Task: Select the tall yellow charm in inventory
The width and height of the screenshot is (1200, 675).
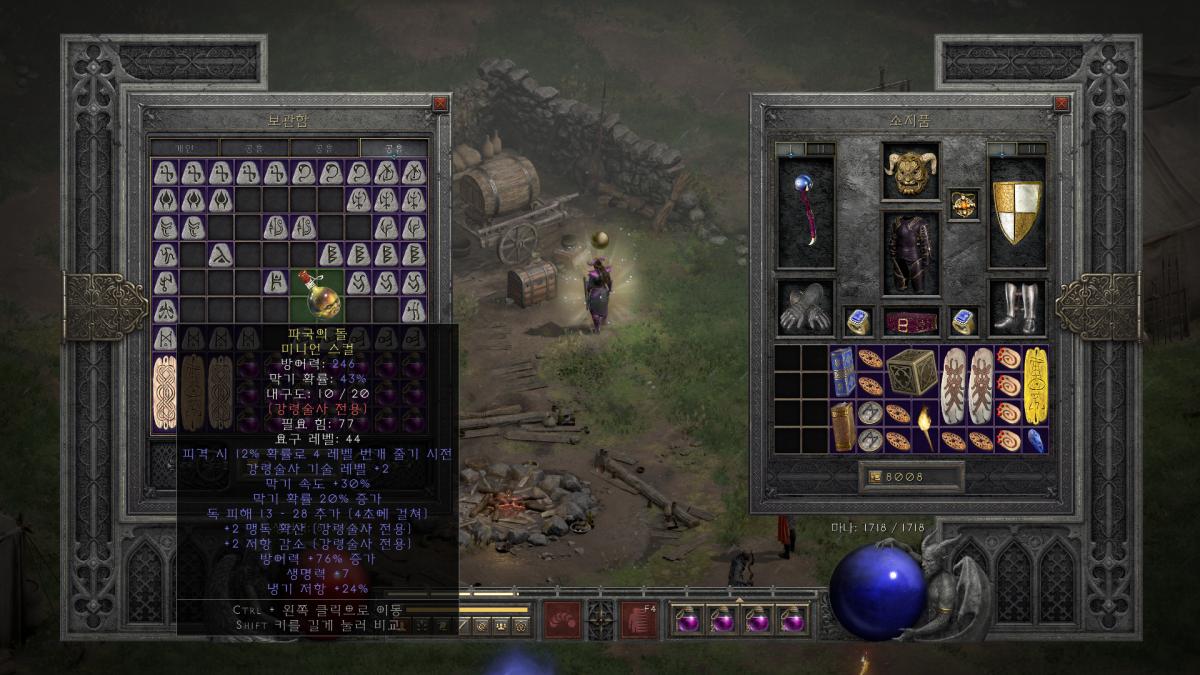Action: tap(1035, 385)
